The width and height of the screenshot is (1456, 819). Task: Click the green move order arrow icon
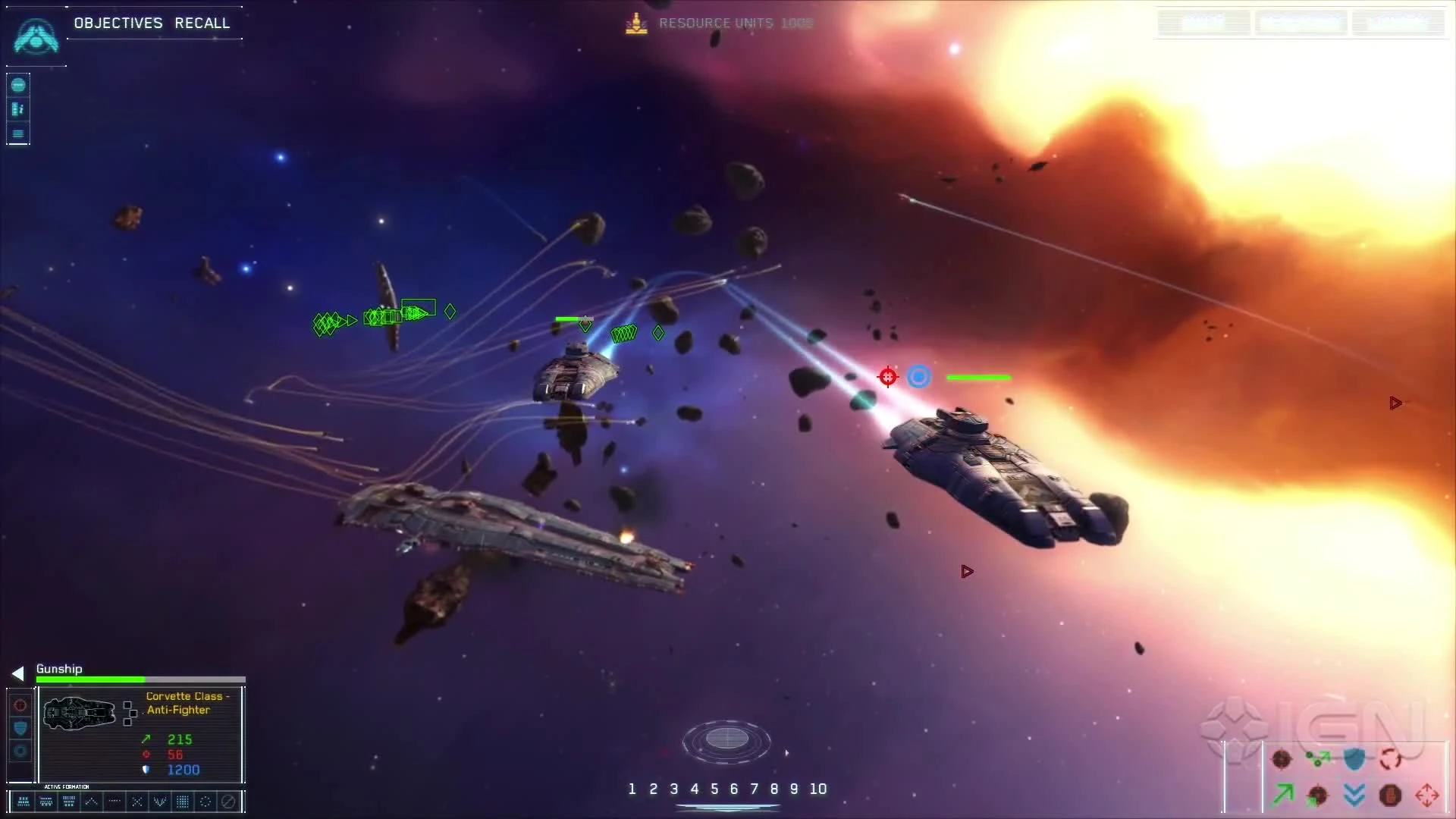[1282, 795]
